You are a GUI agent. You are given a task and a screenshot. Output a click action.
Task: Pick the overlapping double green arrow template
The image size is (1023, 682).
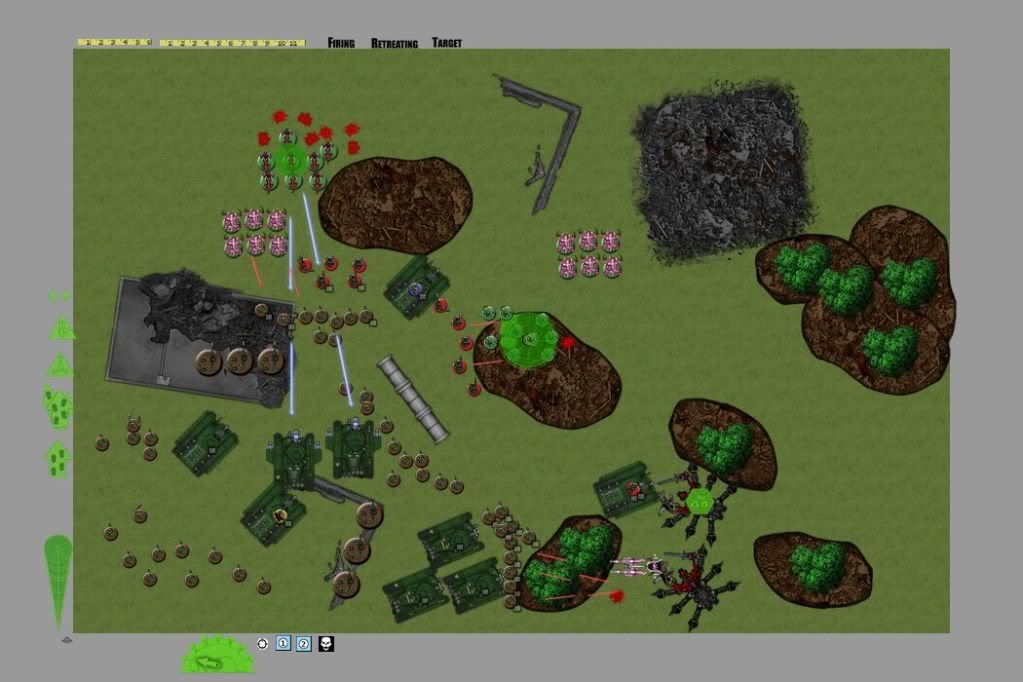[x=58, y=407]
